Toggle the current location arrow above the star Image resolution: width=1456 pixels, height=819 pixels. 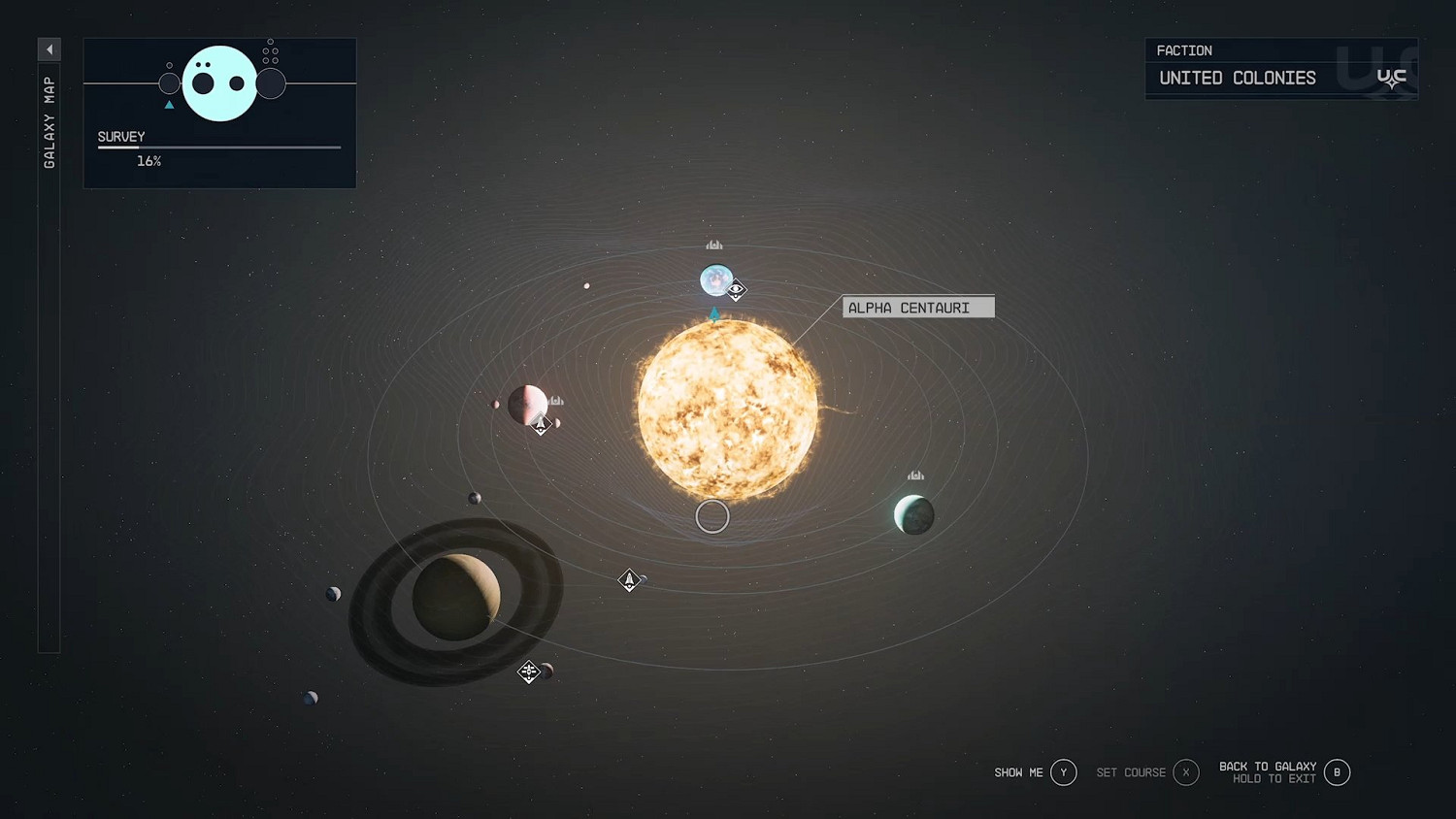[713, 312]
